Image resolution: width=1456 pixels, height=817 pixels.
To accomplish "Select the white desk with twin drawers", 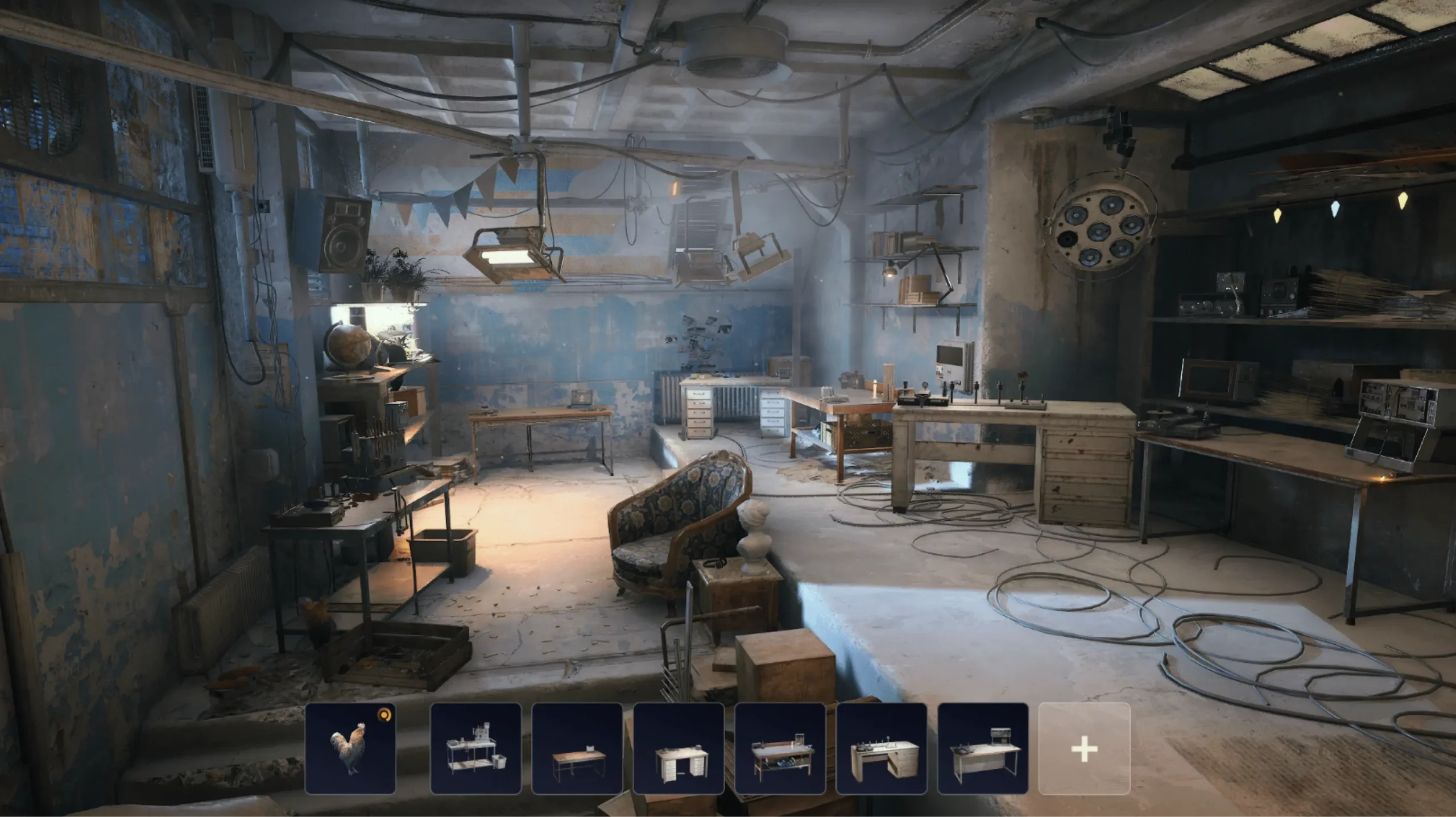I will [679, 748].
